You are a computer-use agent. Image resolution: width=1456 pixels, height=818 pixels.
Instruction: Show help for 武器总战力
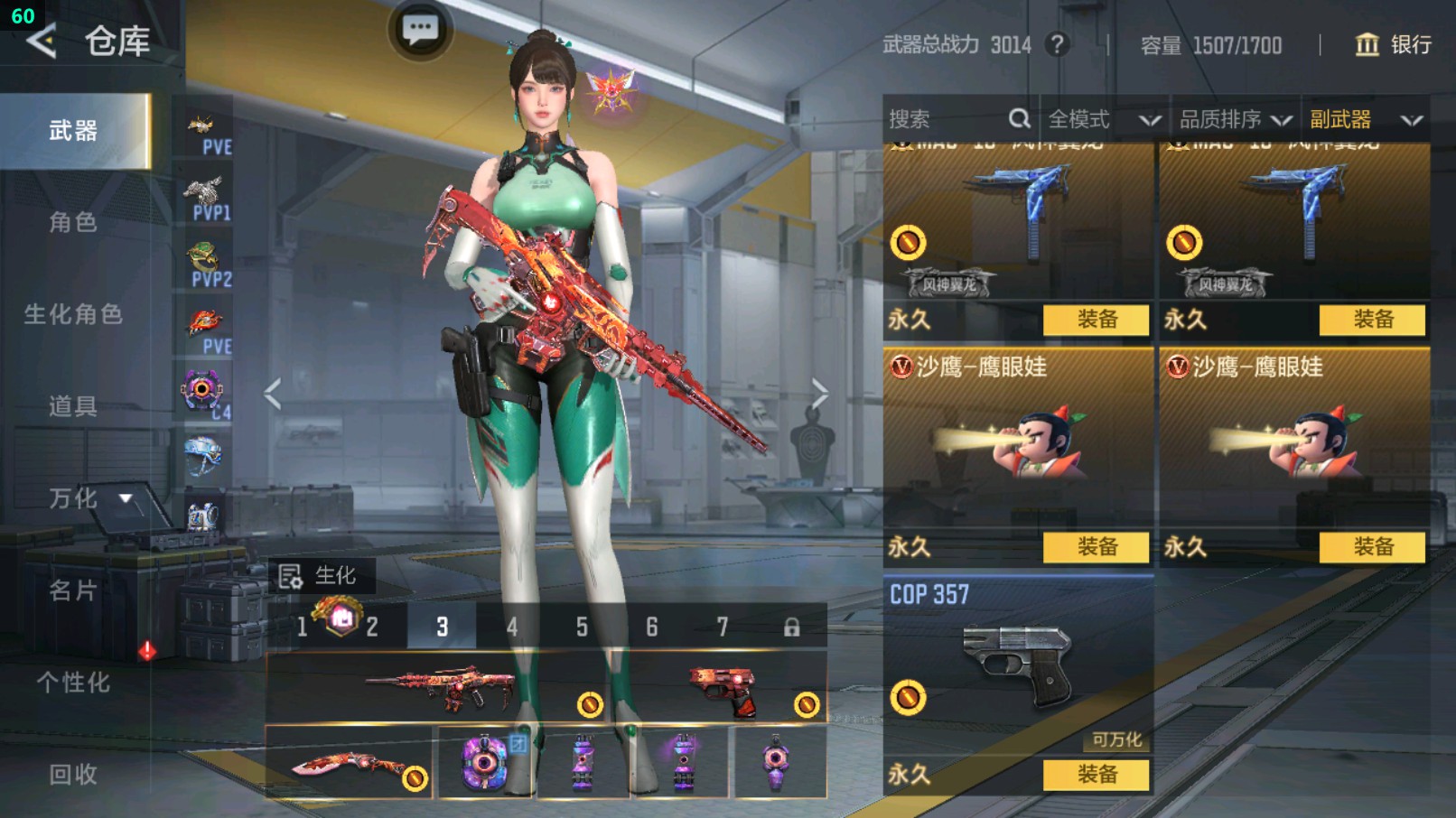click(x=1056, y=44)
